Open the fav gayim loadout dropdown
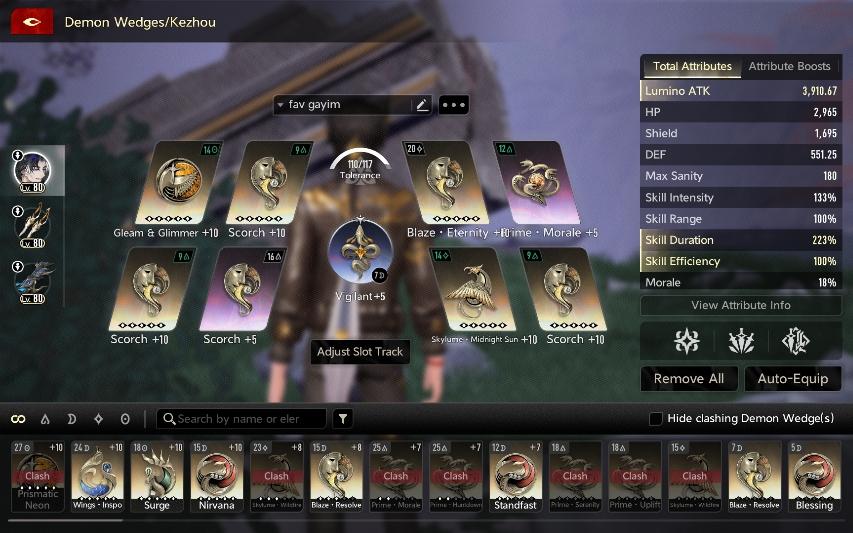This screenshot has width=853, height=533. tap(281, 105)
